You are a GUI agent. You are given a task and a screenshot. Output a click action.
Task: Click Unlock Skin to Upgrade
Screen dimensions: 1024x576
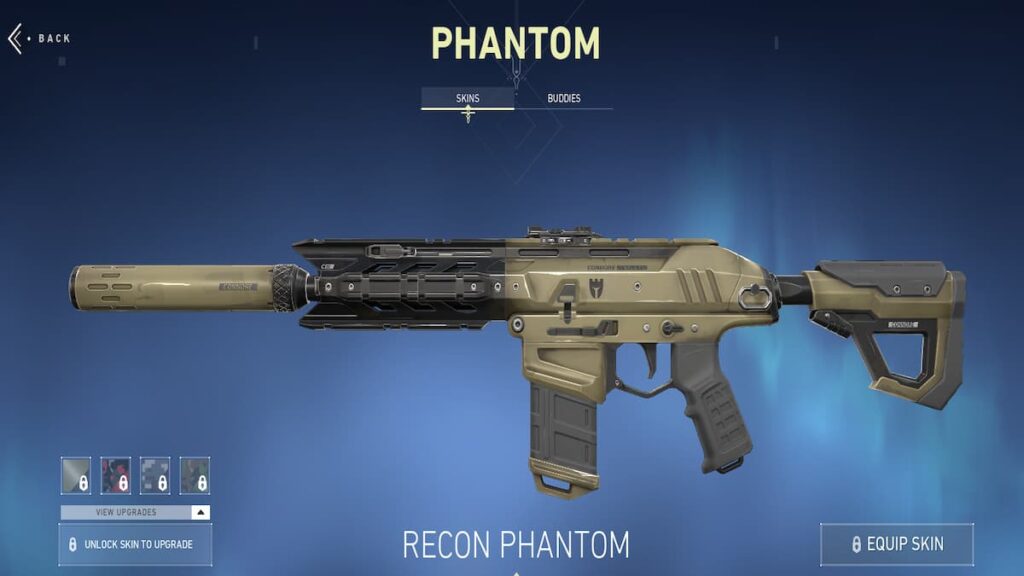136,545
